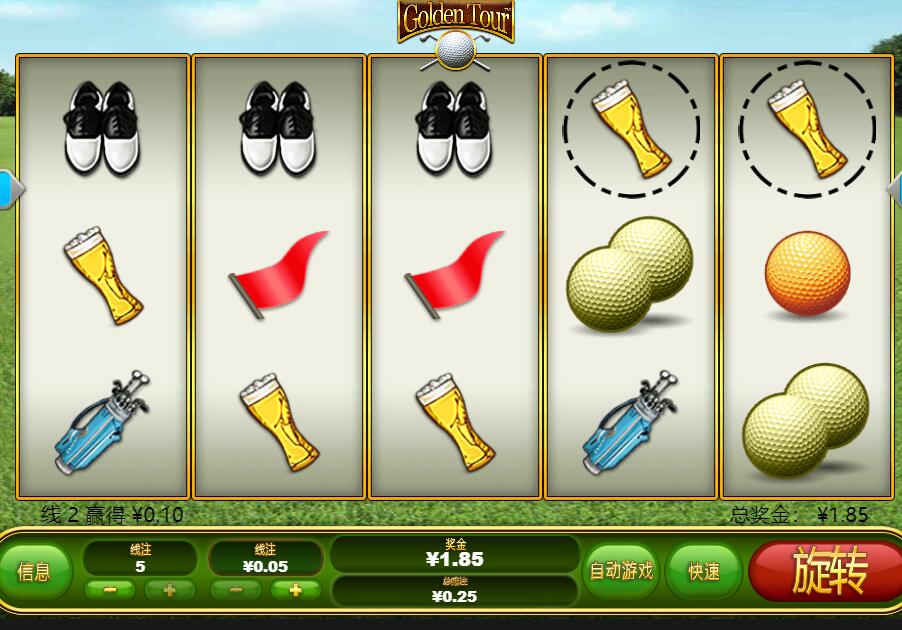
Task: Lower the ¥0.05 line bet with minus
Action: (237, 590)
